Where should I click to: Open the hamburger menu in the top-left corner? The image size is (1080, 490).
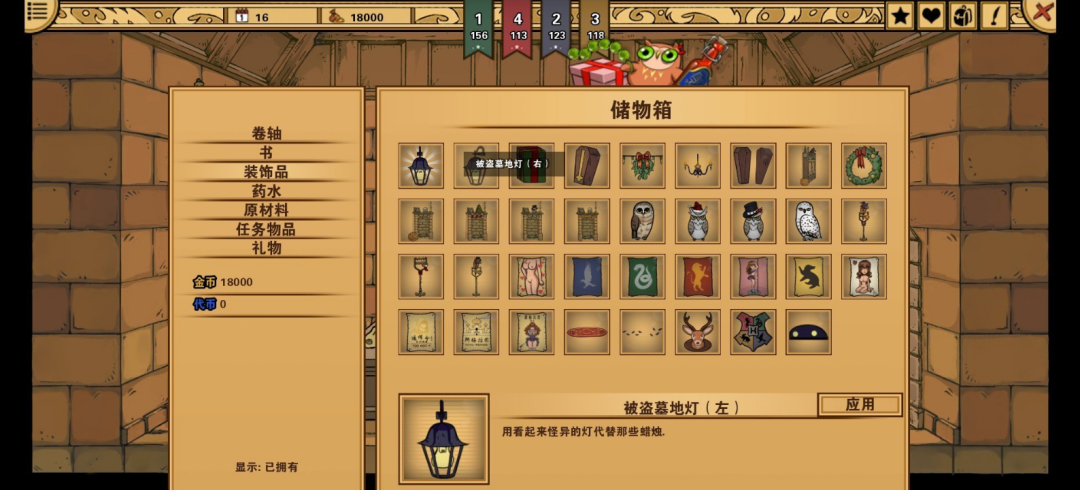click(x=38, y=12)
